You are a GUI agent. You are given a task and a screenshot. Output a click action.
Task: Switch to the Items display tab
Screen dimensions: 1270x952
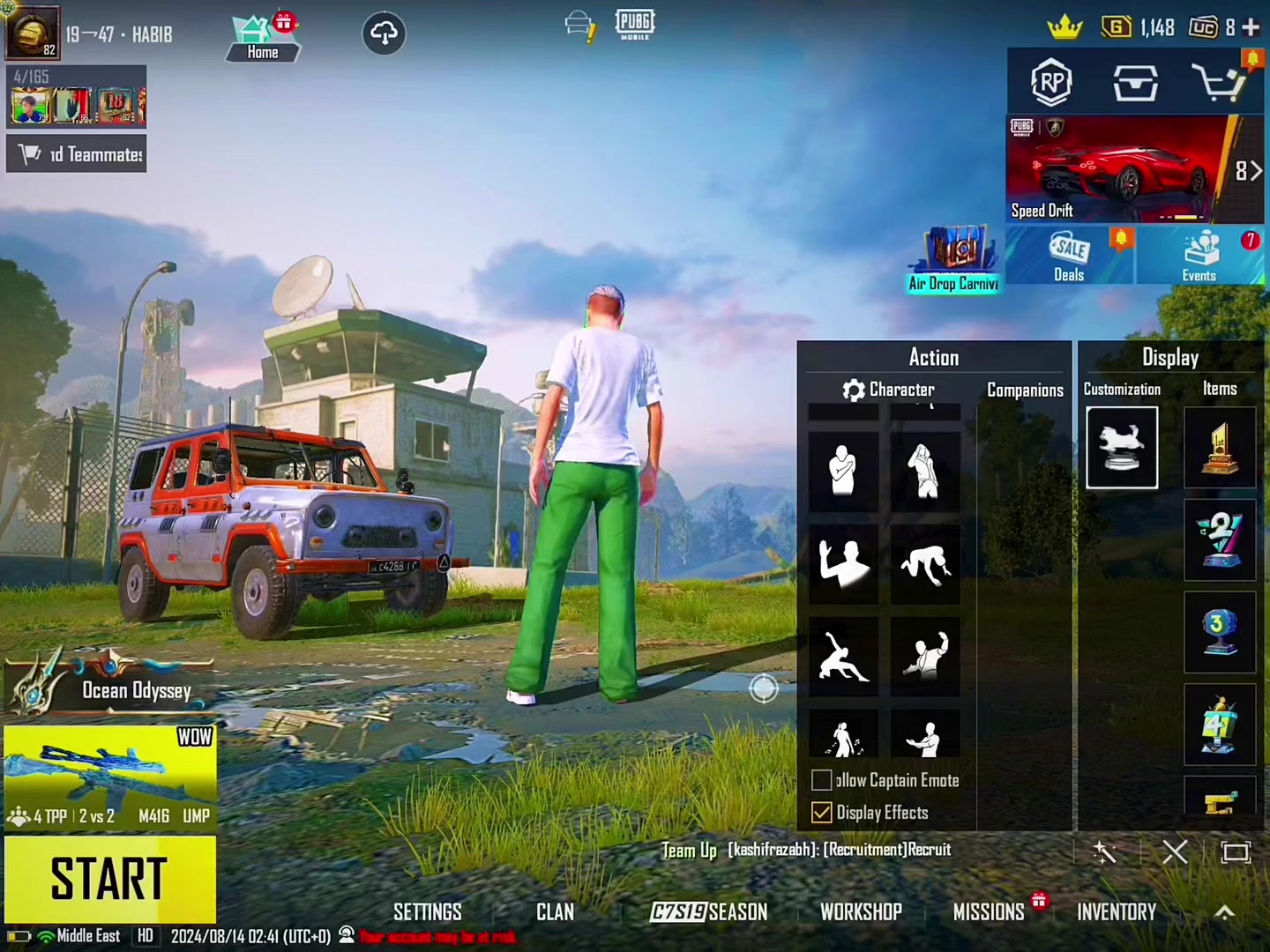pos(1220,389)
